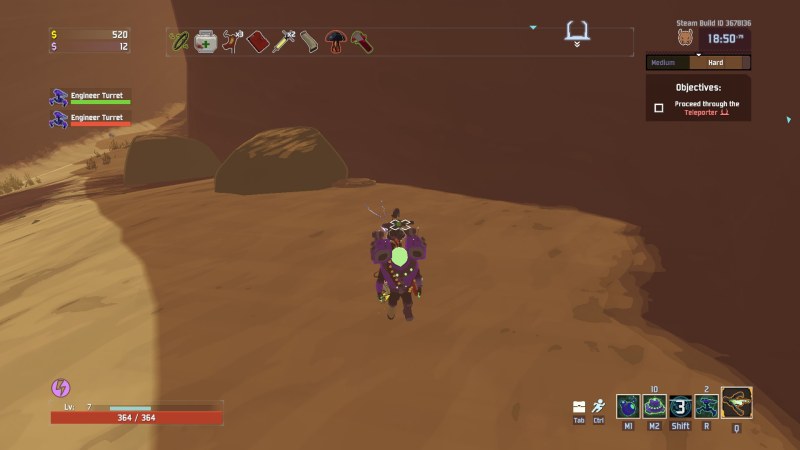The height and width of the screenshot is (450, 800).
Task: Activate the M1 grenade primary skill
Action: coord(628,406)
